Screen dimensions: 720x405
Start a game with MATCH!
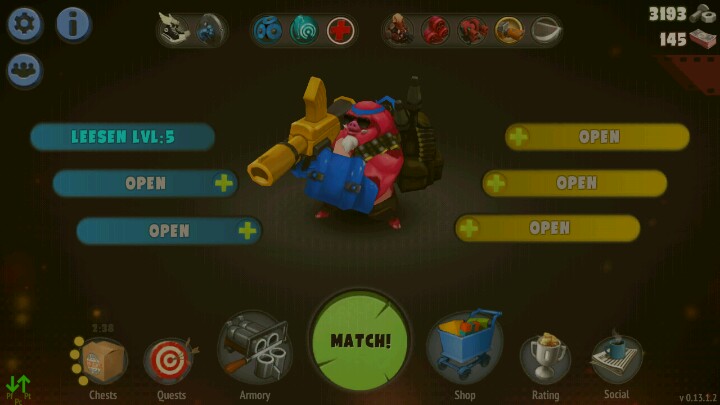360,340
